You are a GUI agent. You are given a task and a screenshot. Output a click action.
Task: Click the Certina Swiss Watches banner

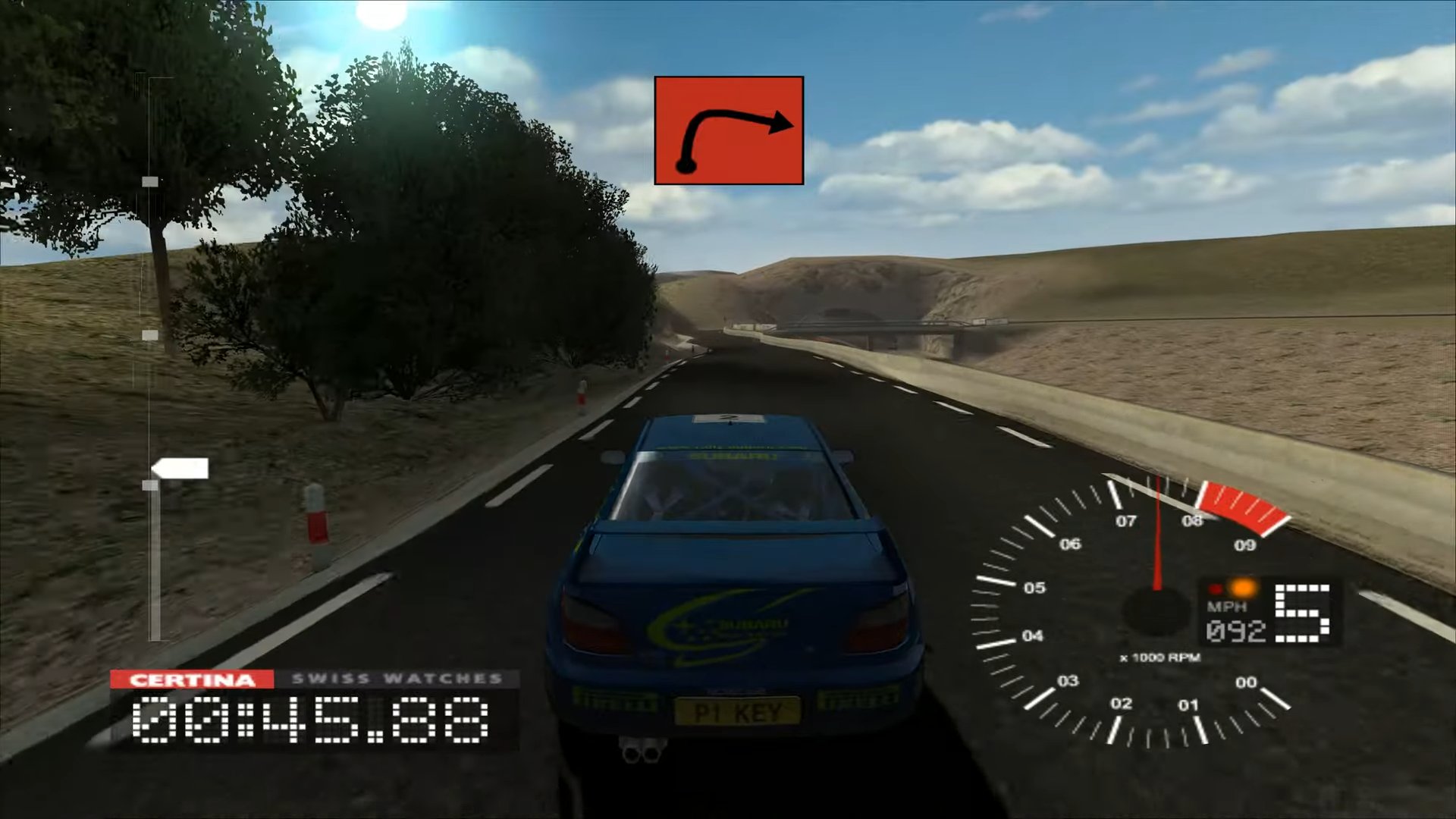315,679
